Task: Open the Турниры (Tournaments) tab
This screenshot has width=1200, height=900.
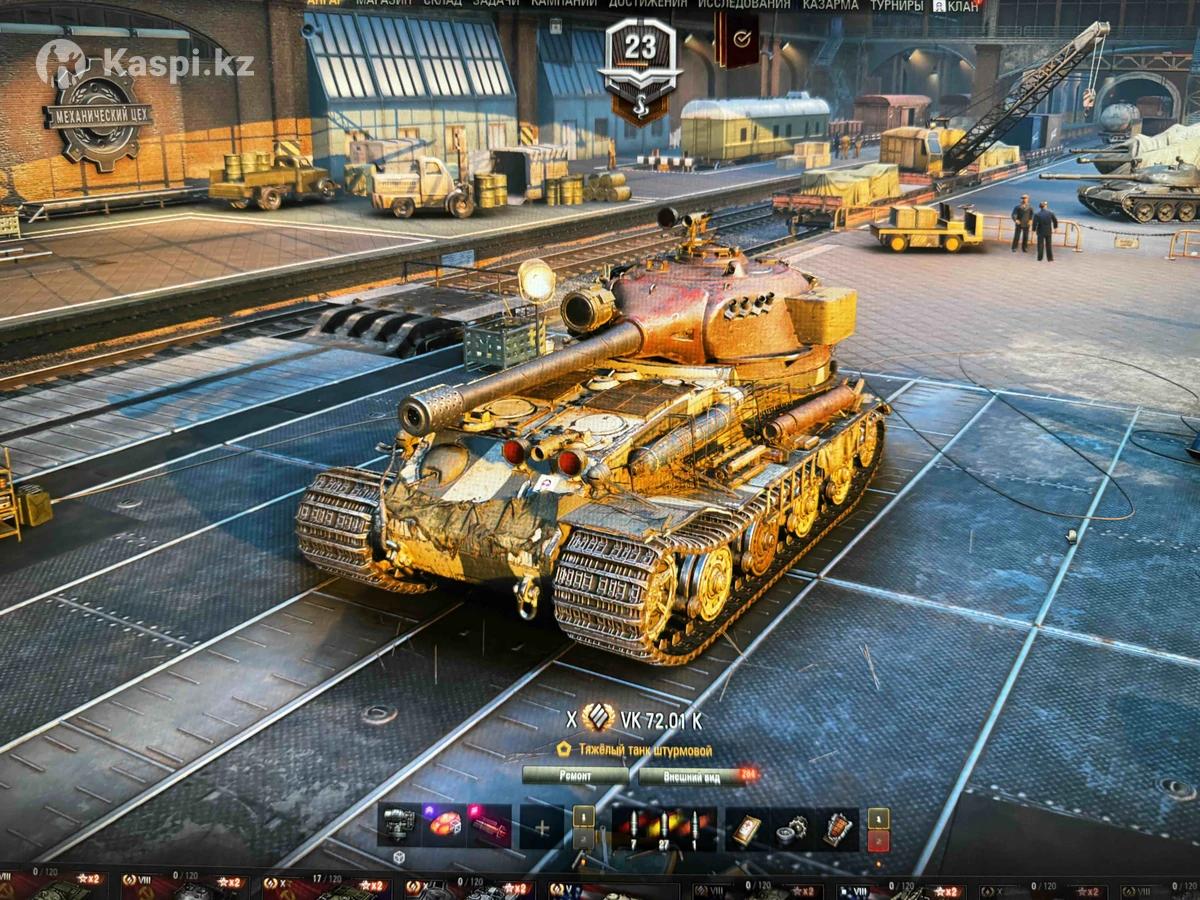Action: [x=896, y=5]
